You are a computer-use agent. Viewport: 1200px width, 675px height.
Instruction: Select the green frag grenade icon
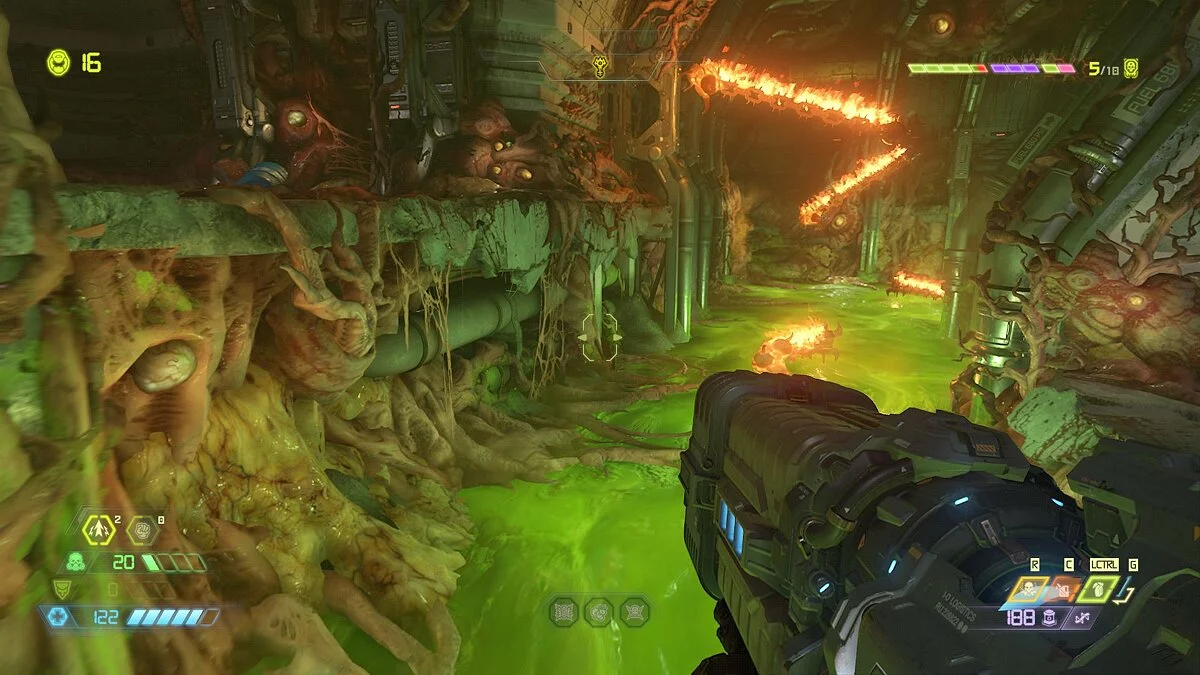[1097, 588]
